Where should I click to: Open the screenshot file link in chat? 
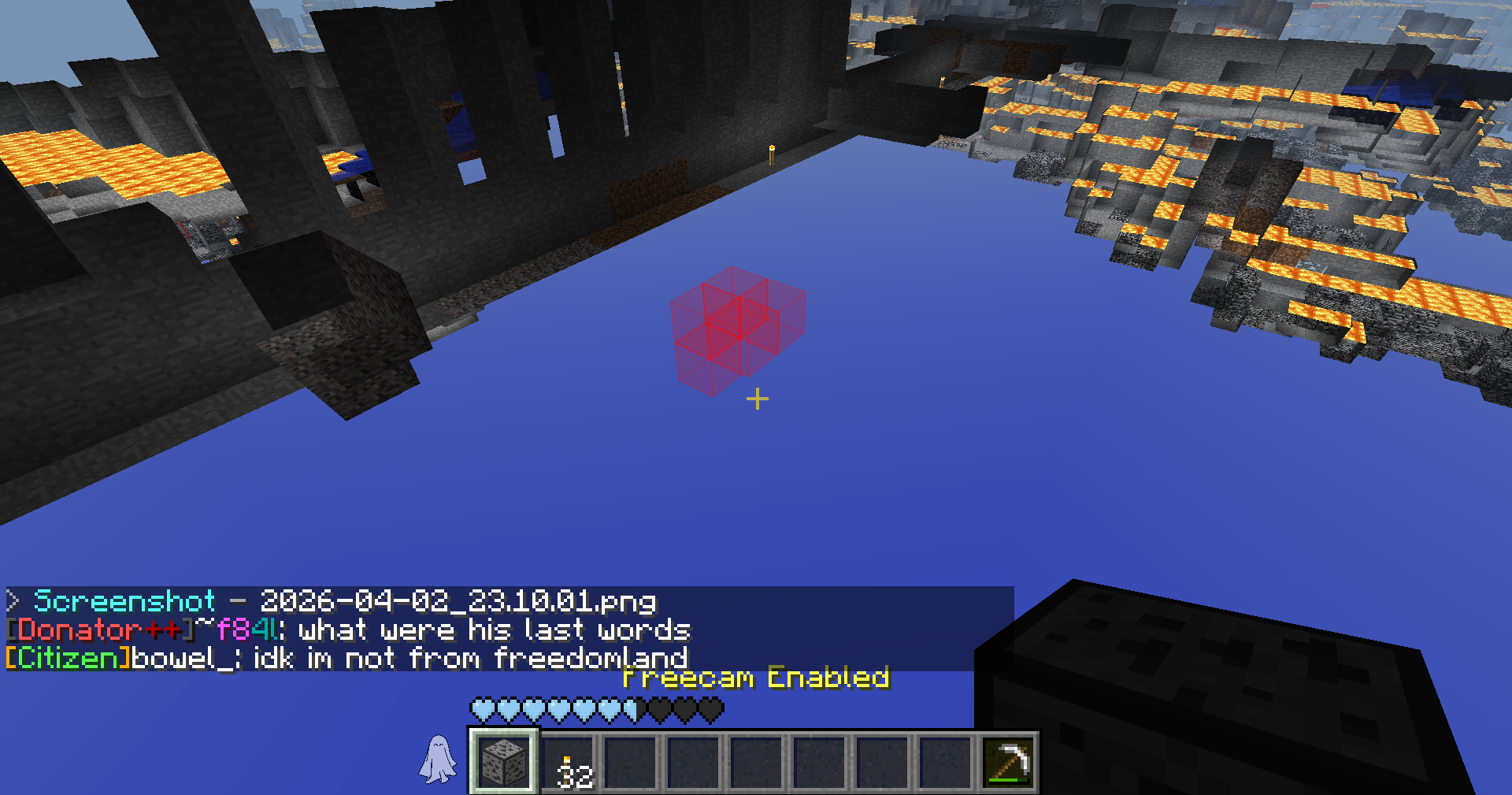tap(458, 601)
